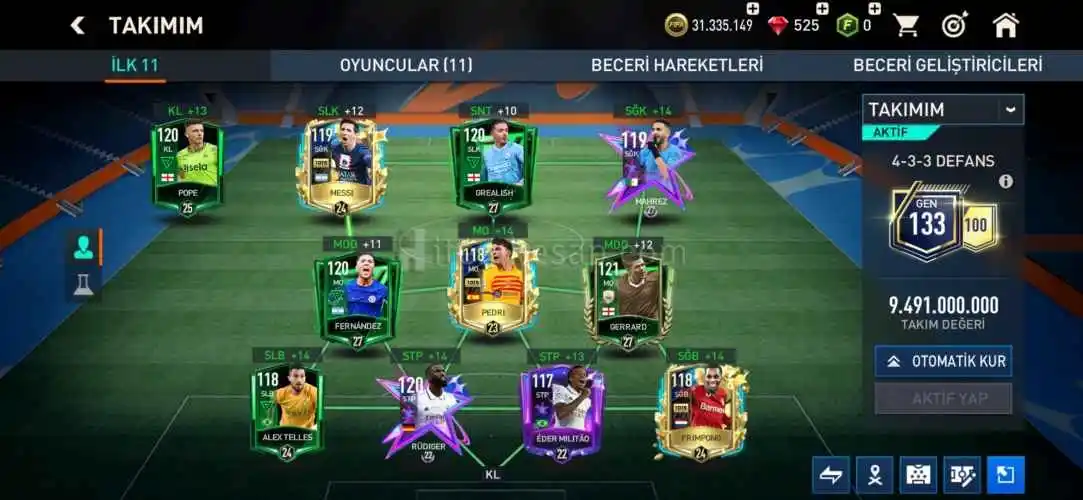
Task: Choose goalkeeper Pope's card
Action: point(187,167)
